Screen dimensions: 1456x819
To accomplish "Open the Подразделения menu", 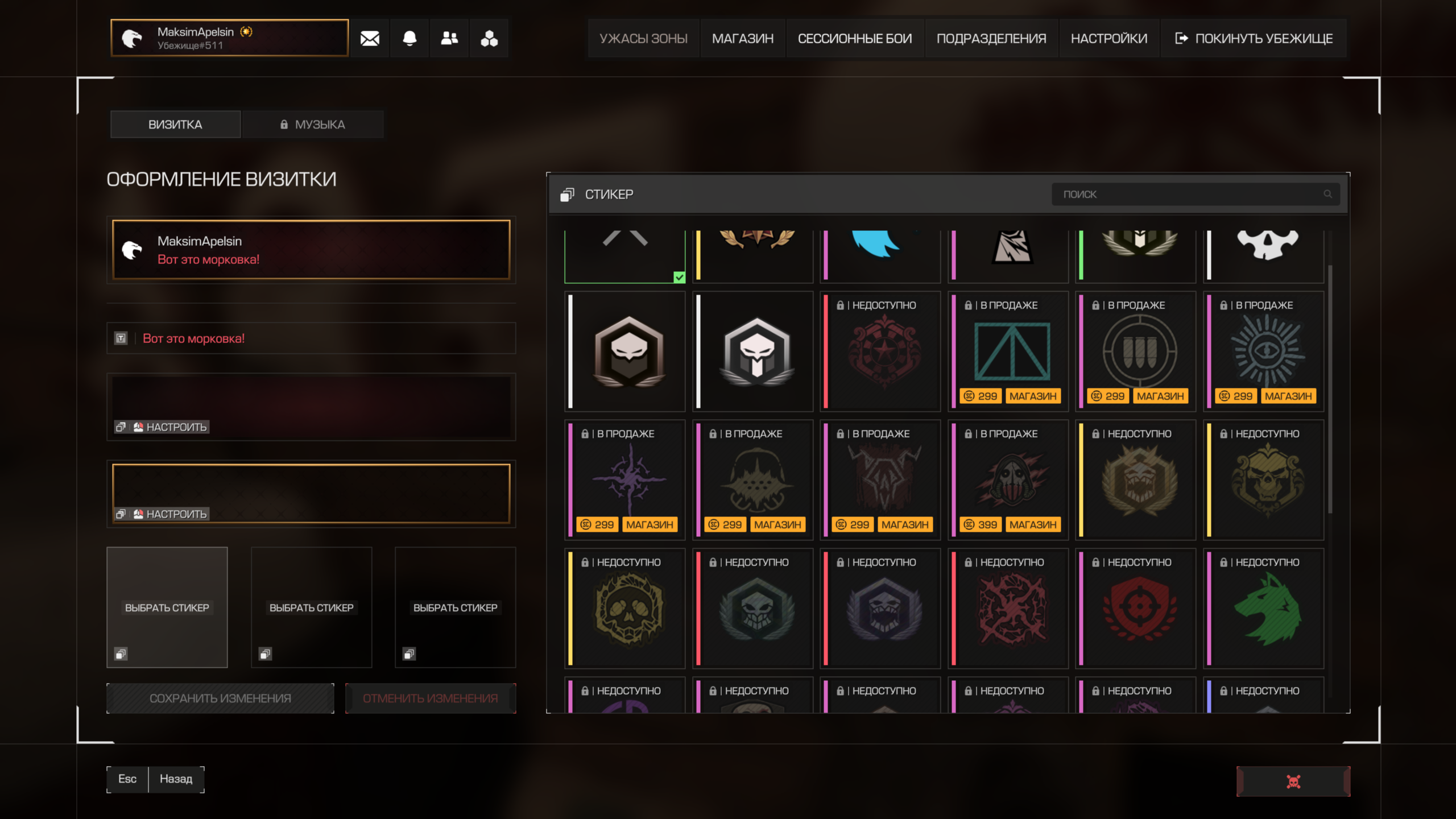I will pyautogui.click(x=991, y=38).
